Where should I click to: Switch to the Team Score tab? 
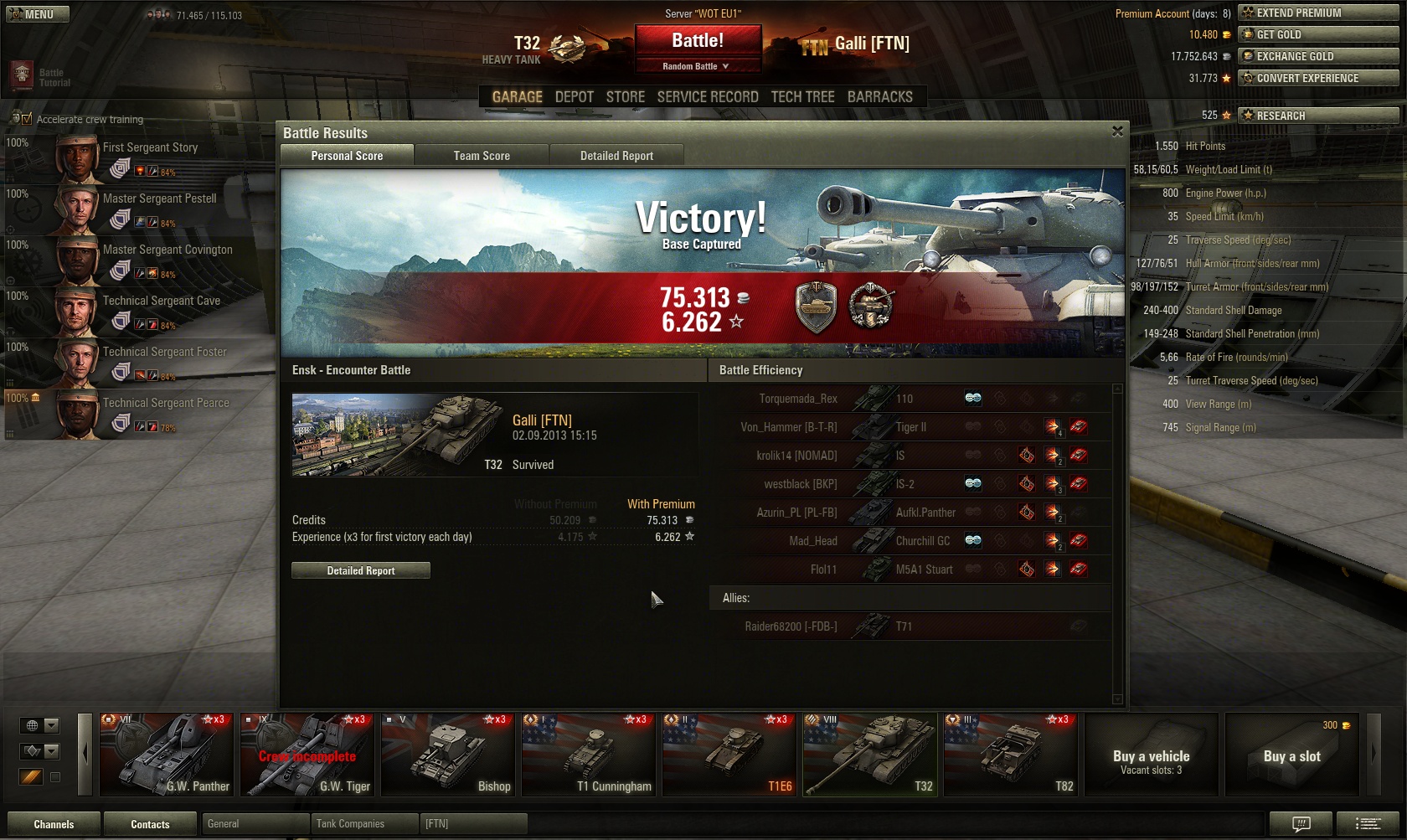(482, 156)
